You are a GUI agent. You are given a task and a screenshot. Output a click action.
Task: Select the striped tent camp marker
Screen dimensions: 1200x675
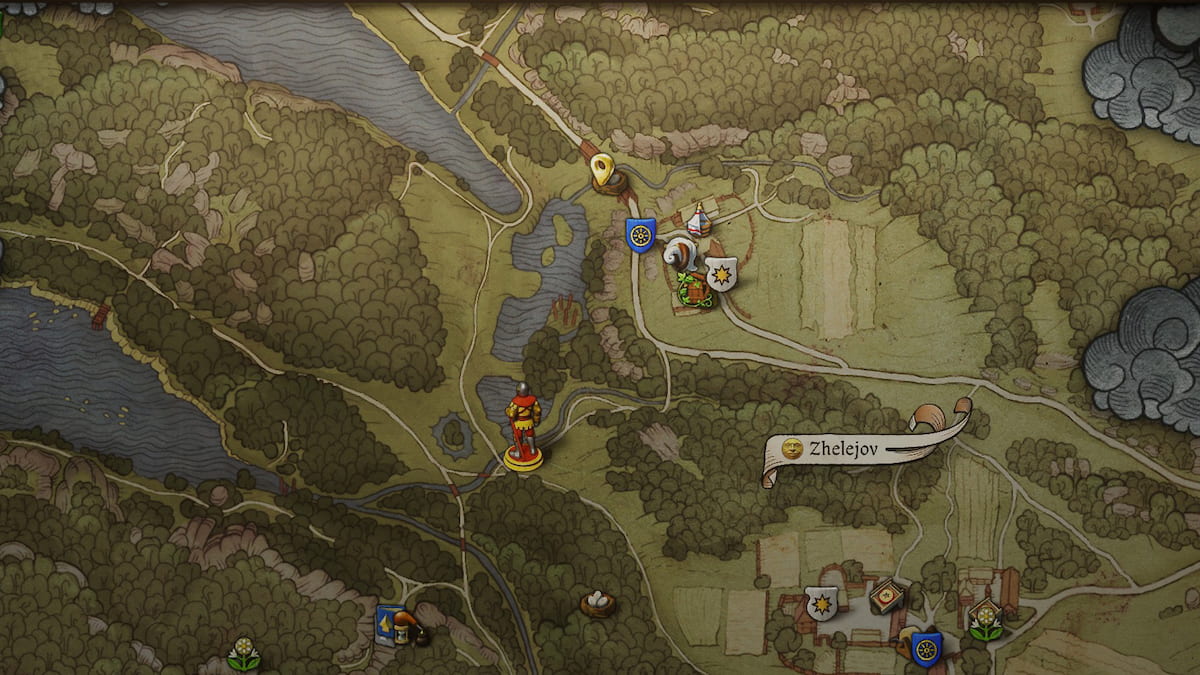pos(700,219)
